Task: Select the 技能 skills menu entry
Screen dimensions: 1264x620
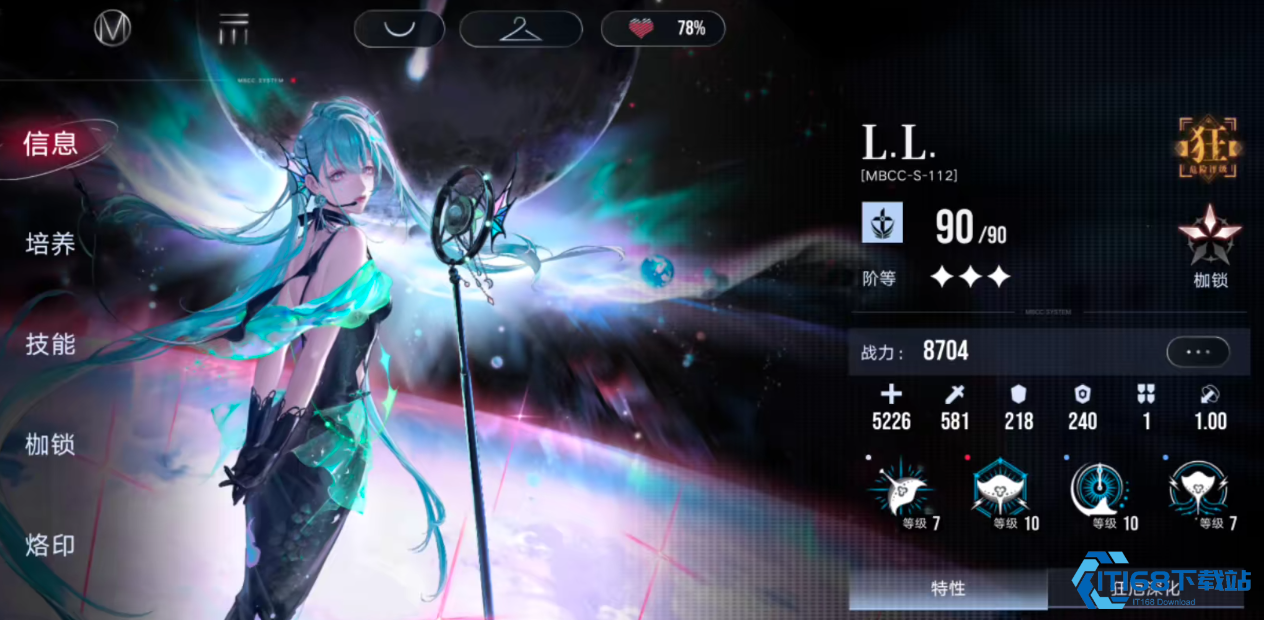Action: [x=51, y=345]
